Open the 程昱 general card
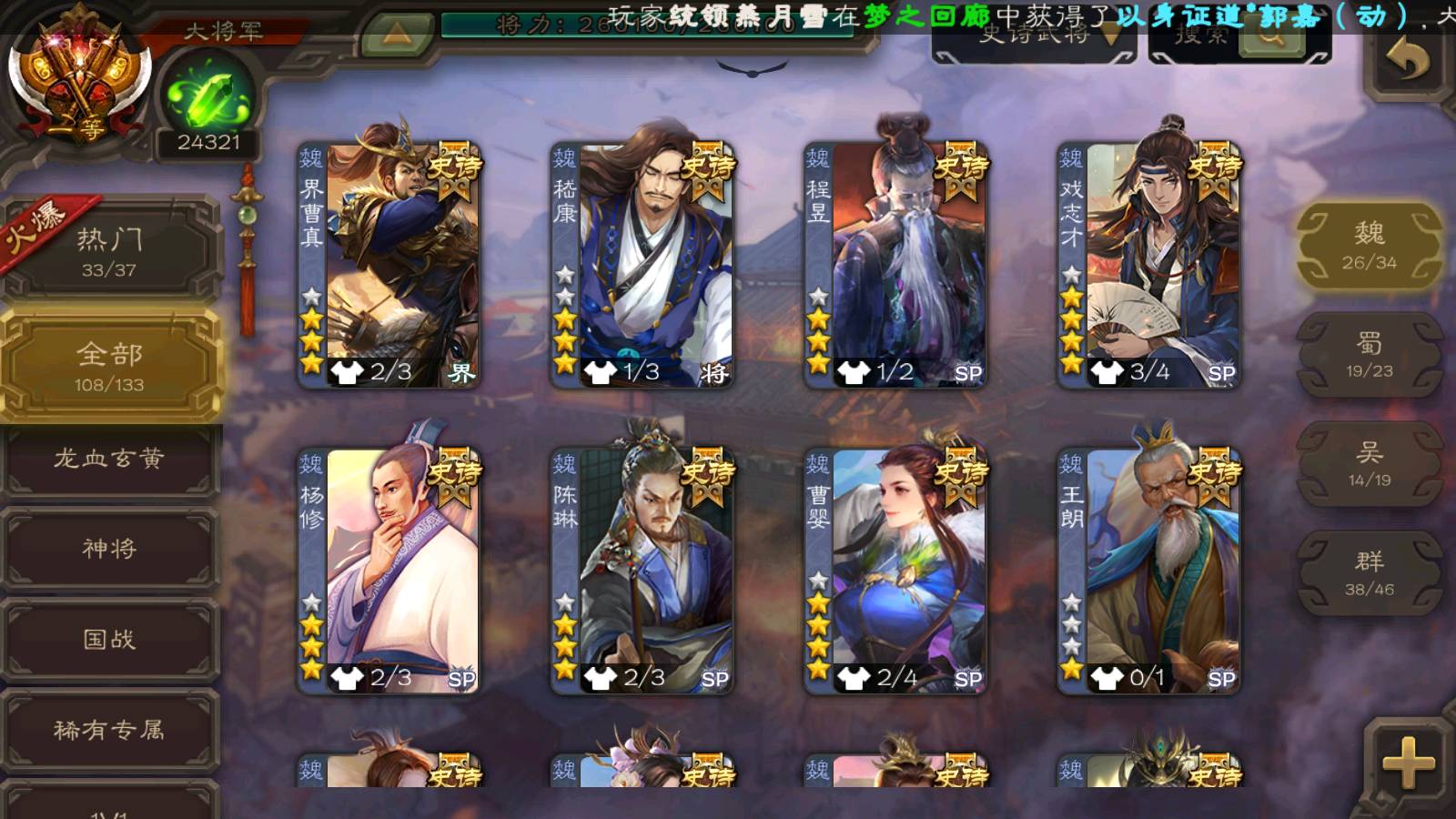The image size is (1456, 819). click(x=895, y=264)
